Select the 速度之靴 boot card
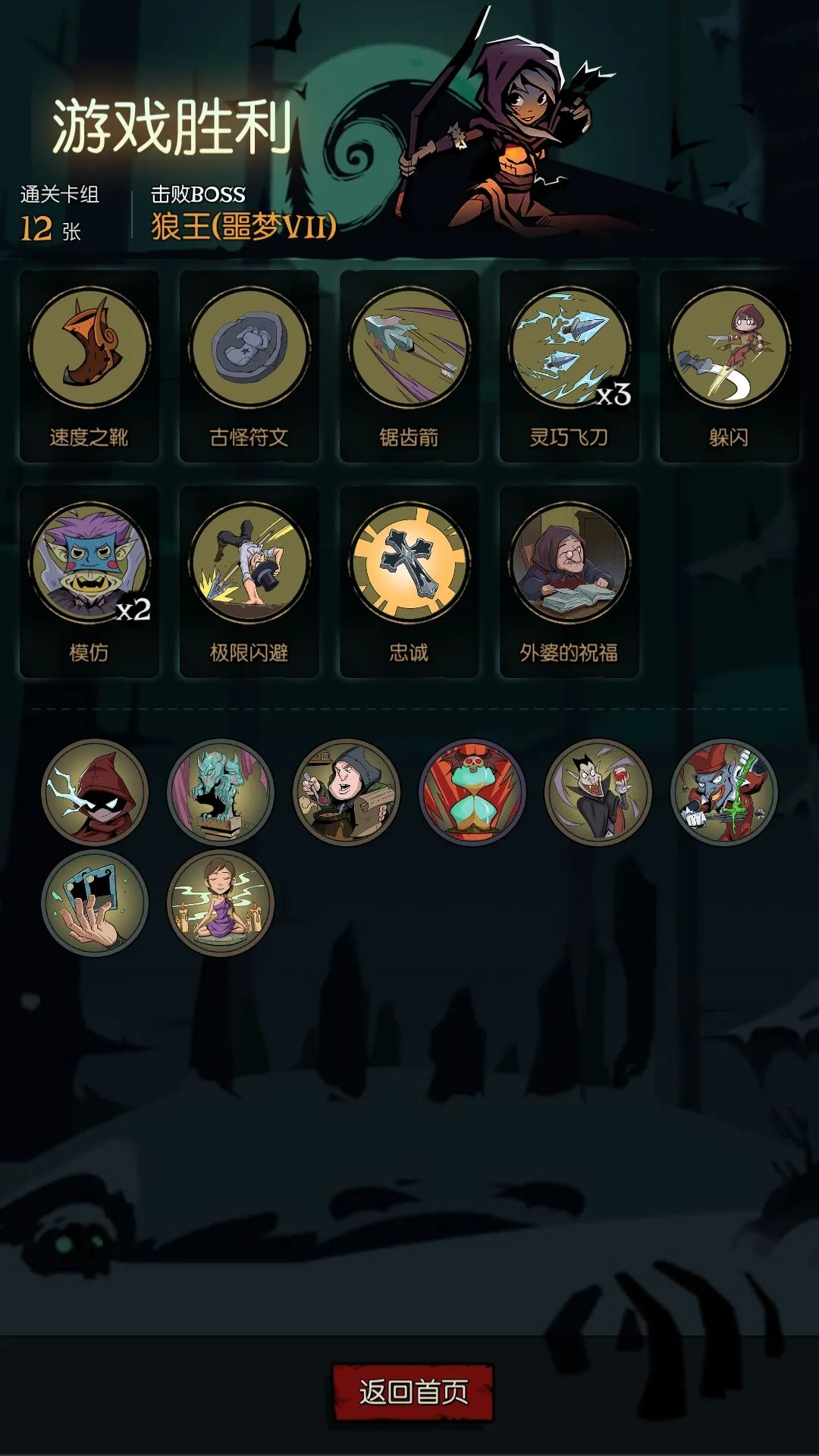The width and height of the screenshot is (819, 1456). 89,366
